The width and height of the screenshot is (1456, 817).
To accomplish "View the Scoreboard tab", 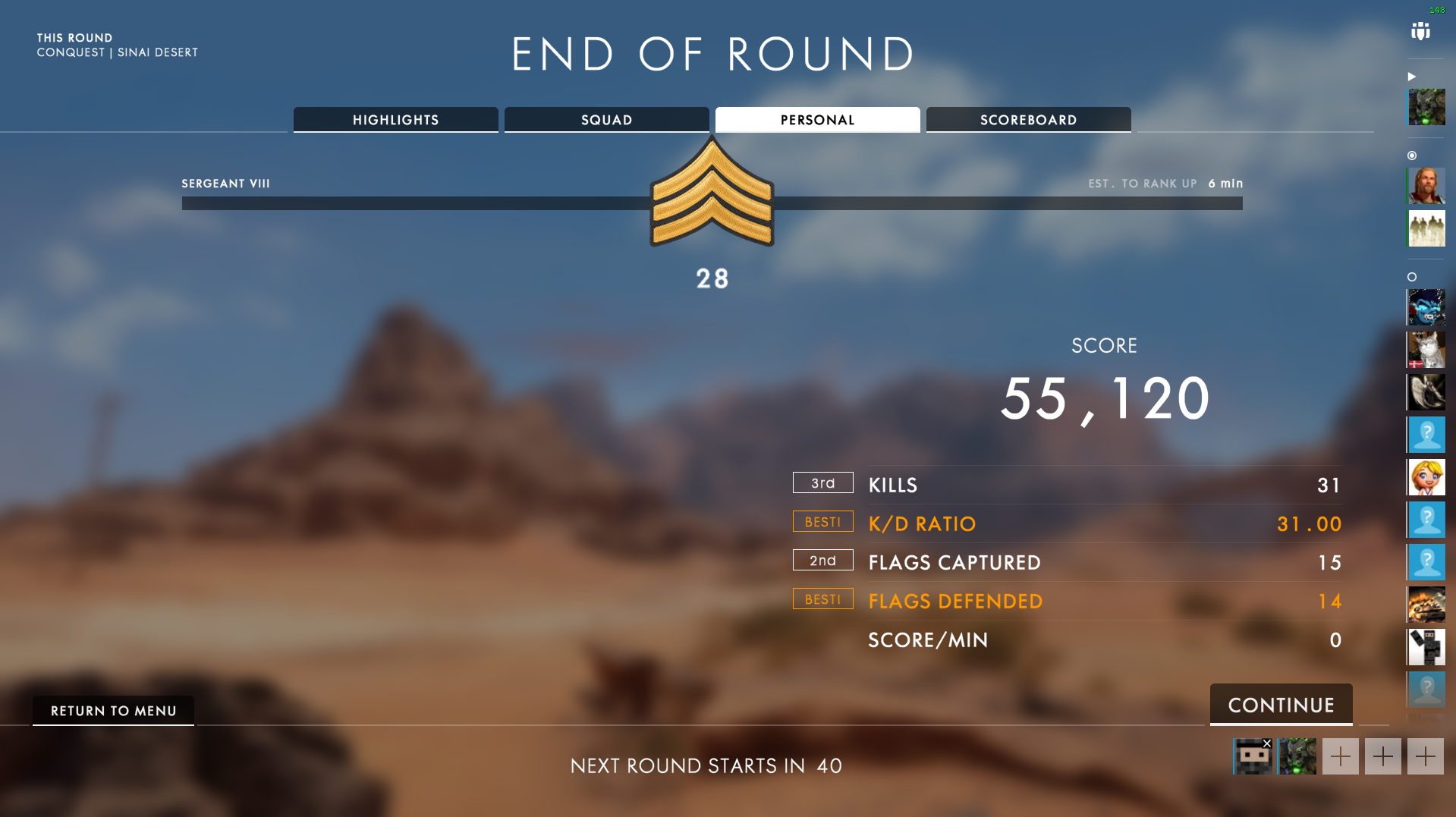I will (x=1028, y=120).
